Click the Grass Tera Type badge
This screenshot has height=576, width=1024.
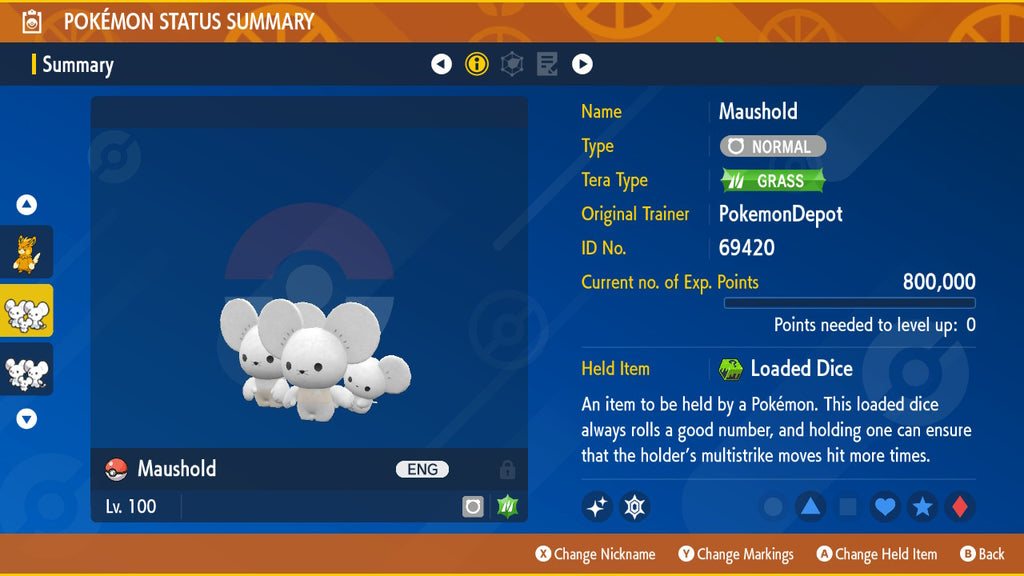773,181
